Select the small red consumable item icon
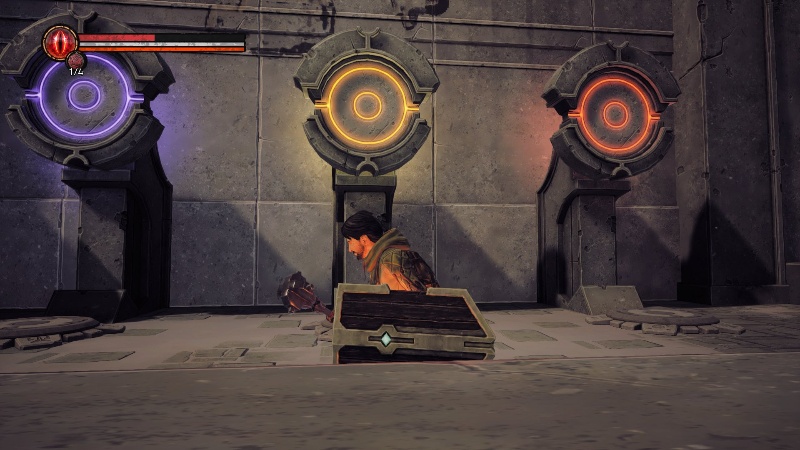Screen dimensions: 800x450 [76, 62]
